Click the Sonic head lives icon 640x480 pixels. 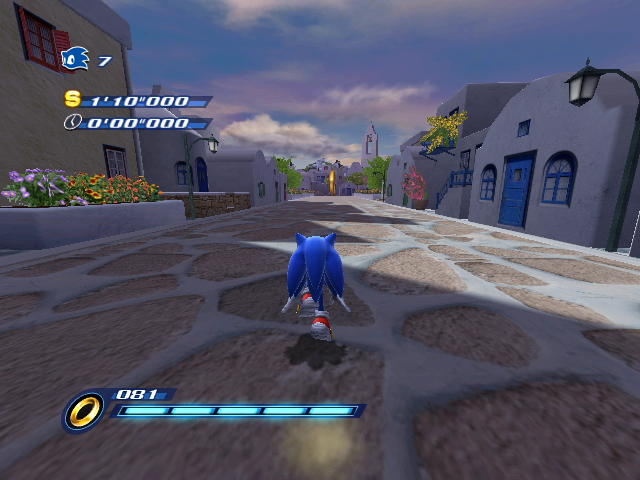[x=75, y=60]
